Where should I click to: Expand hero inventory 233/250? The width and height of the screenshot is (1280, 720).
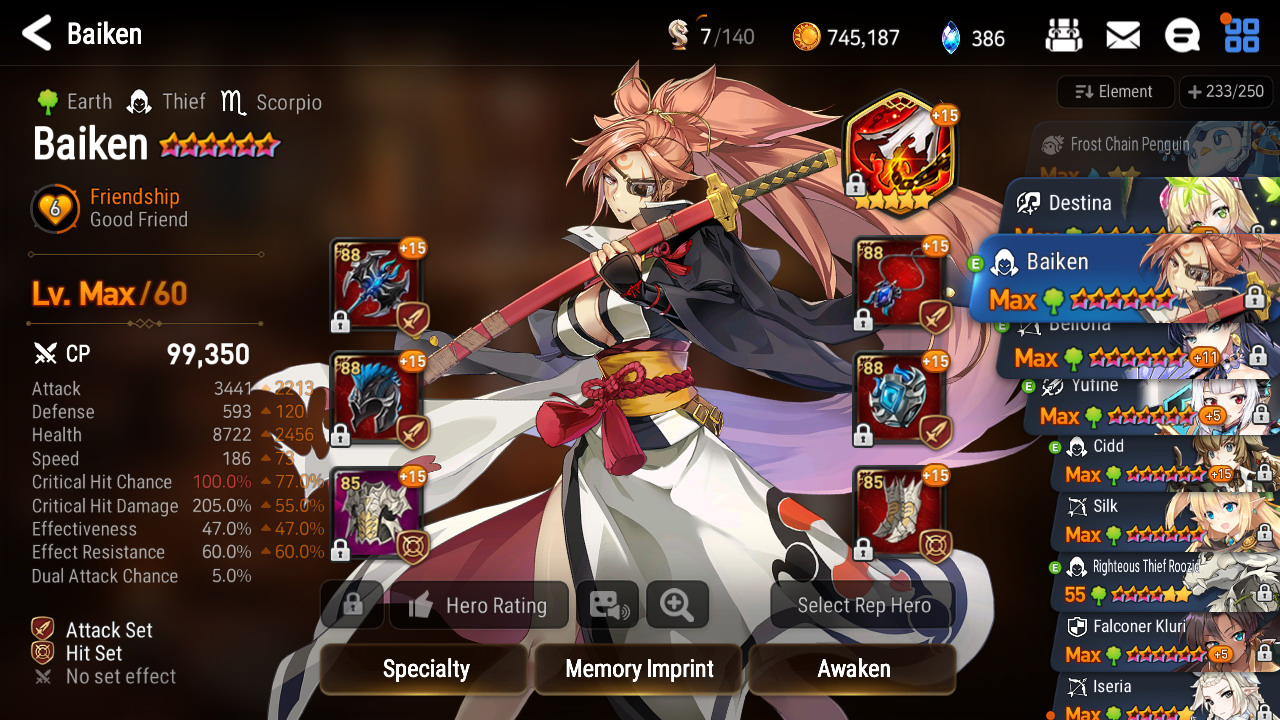(1226, 92)
